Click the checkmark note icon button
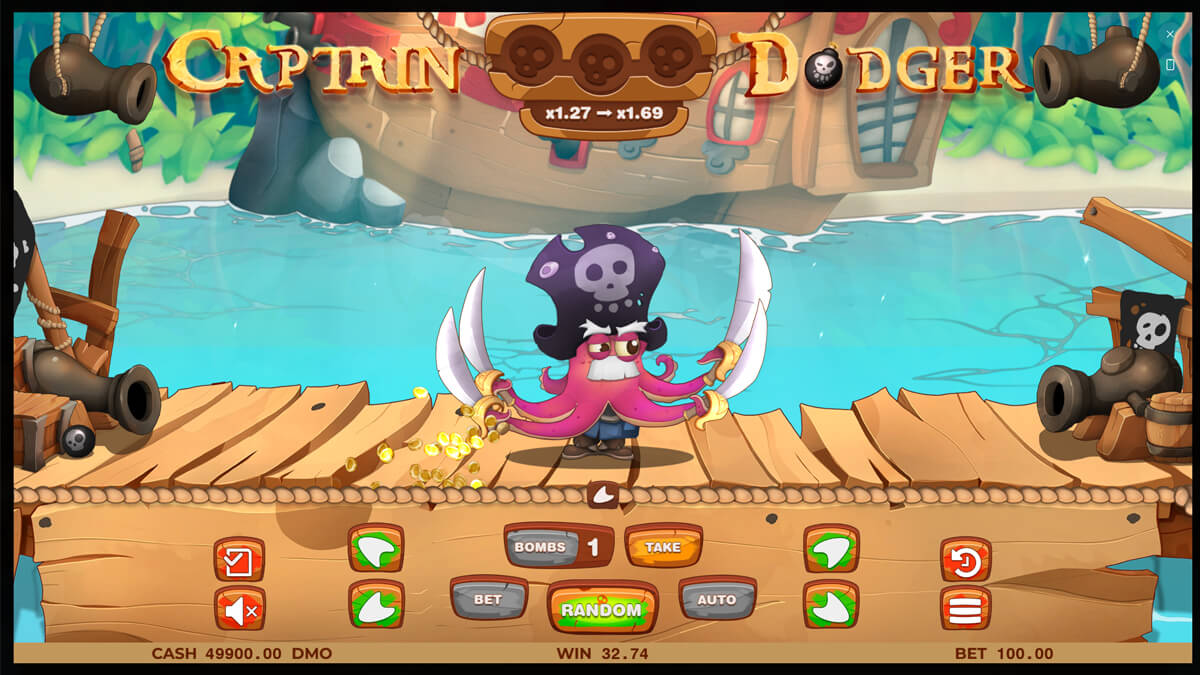The height and width of the screenshot is (675, 1200). point(240,560)
